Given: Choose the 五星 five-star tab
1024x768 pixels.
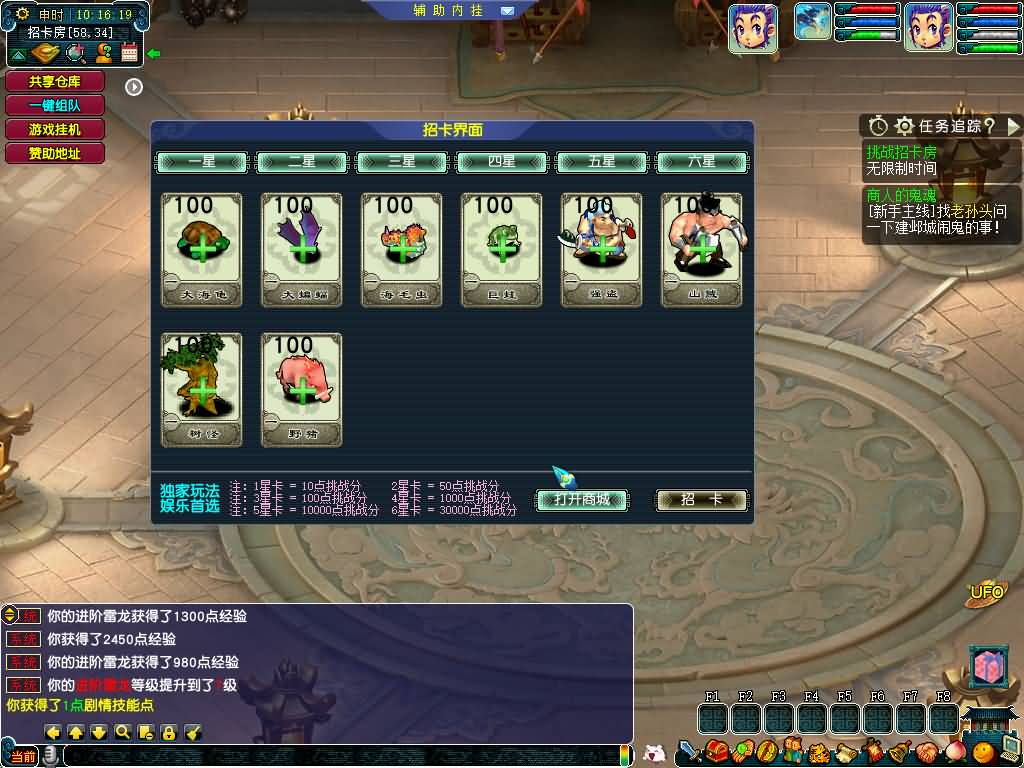Looking at the screenshot, I should click(602, 162).
